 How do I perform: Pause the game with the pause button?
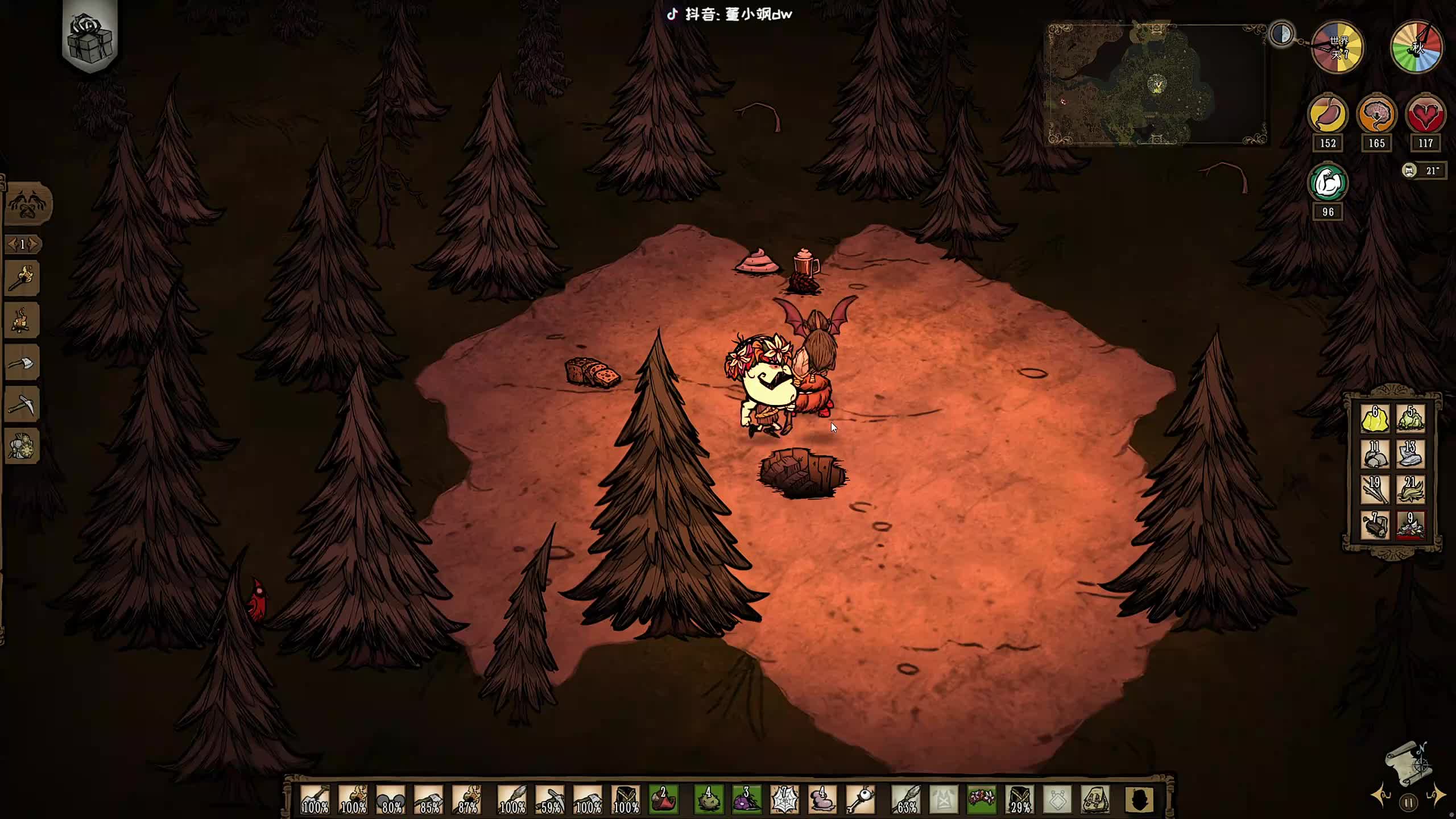click(1409, 803)
